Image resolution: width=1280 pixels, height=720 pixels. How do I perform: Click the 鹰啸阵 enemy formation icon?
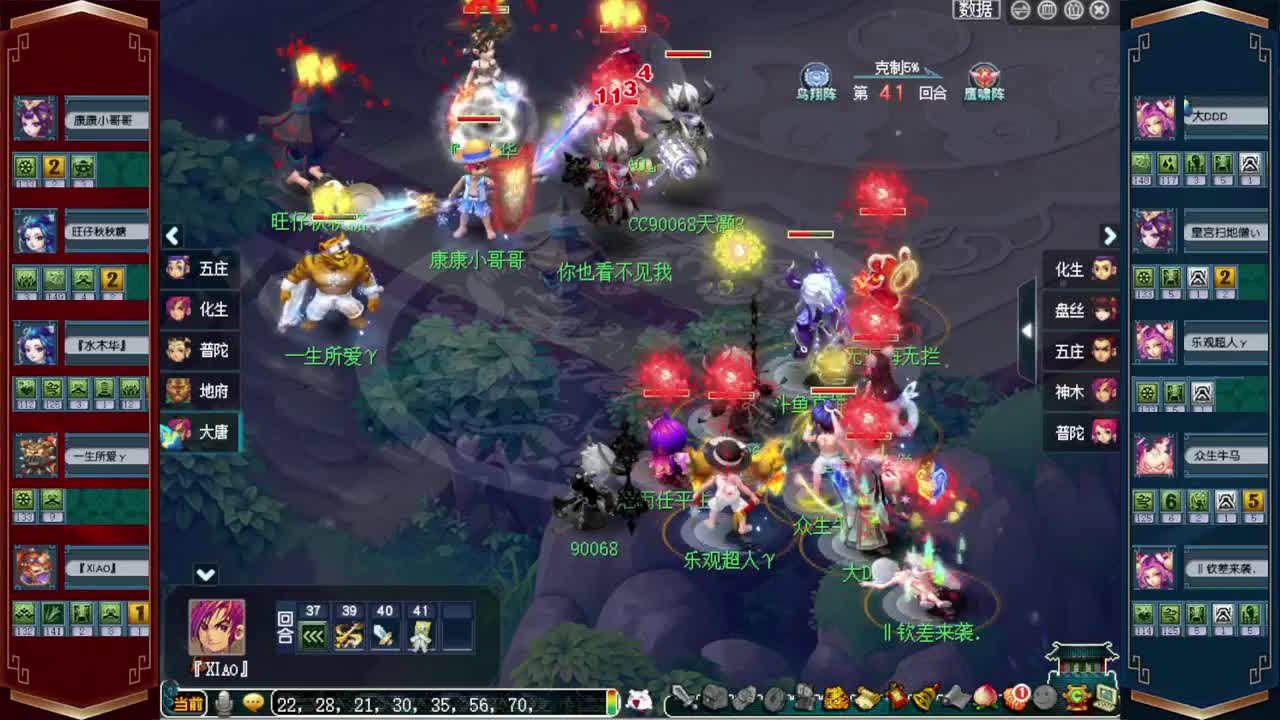[x=983, y=78]
